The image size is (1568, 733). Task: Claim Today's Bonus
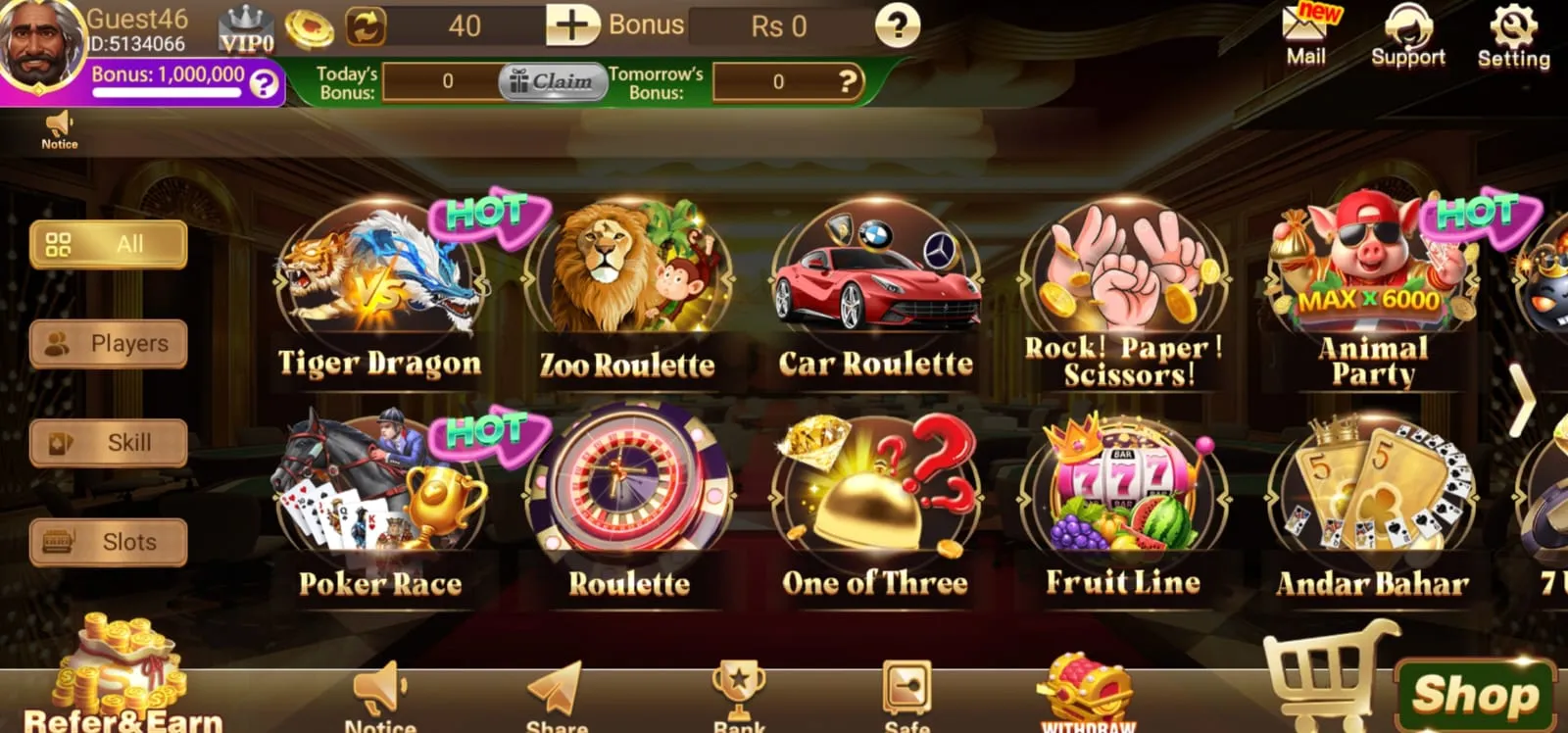554,82
